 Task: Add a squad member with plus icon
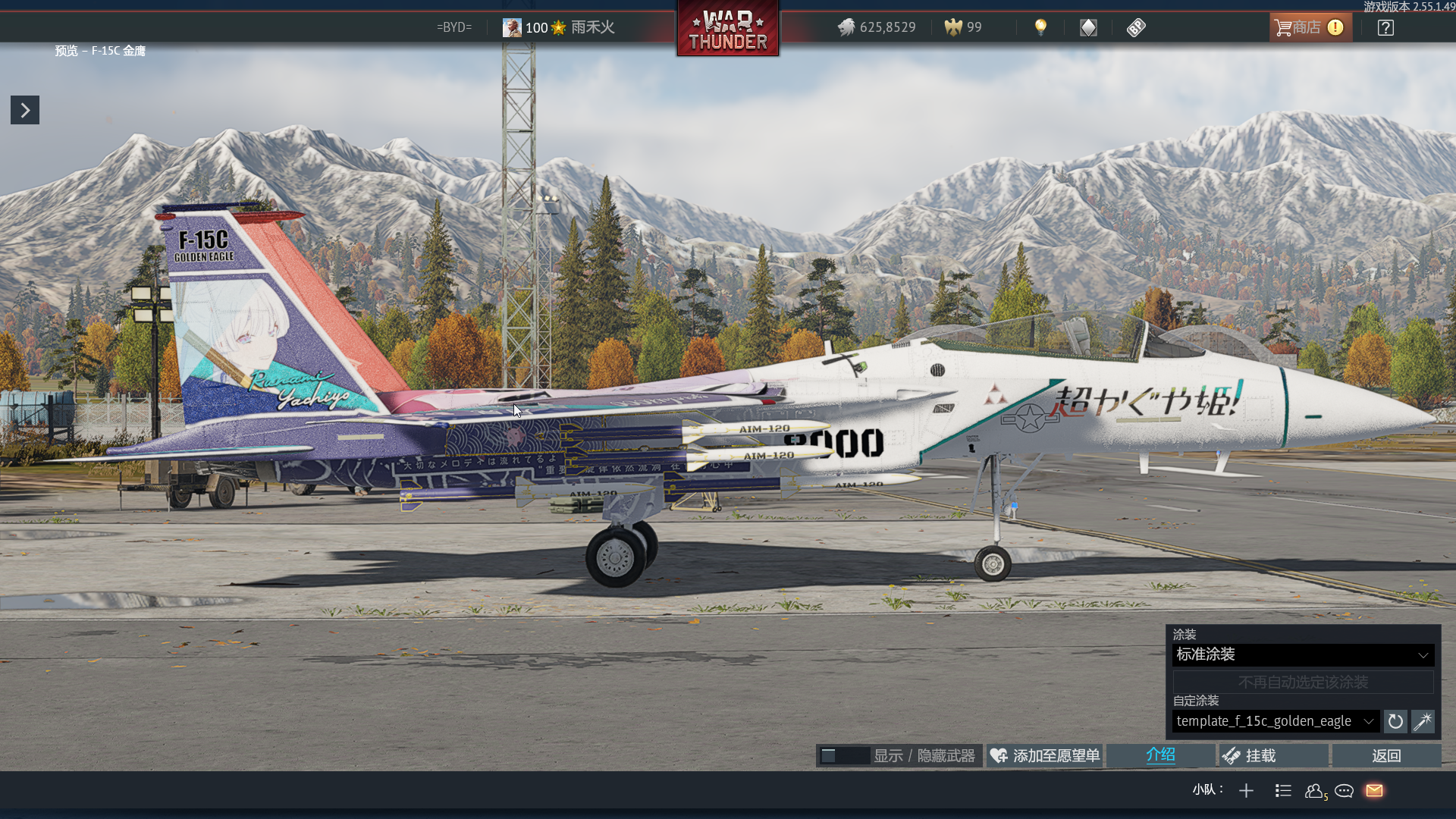point(1246,791)
